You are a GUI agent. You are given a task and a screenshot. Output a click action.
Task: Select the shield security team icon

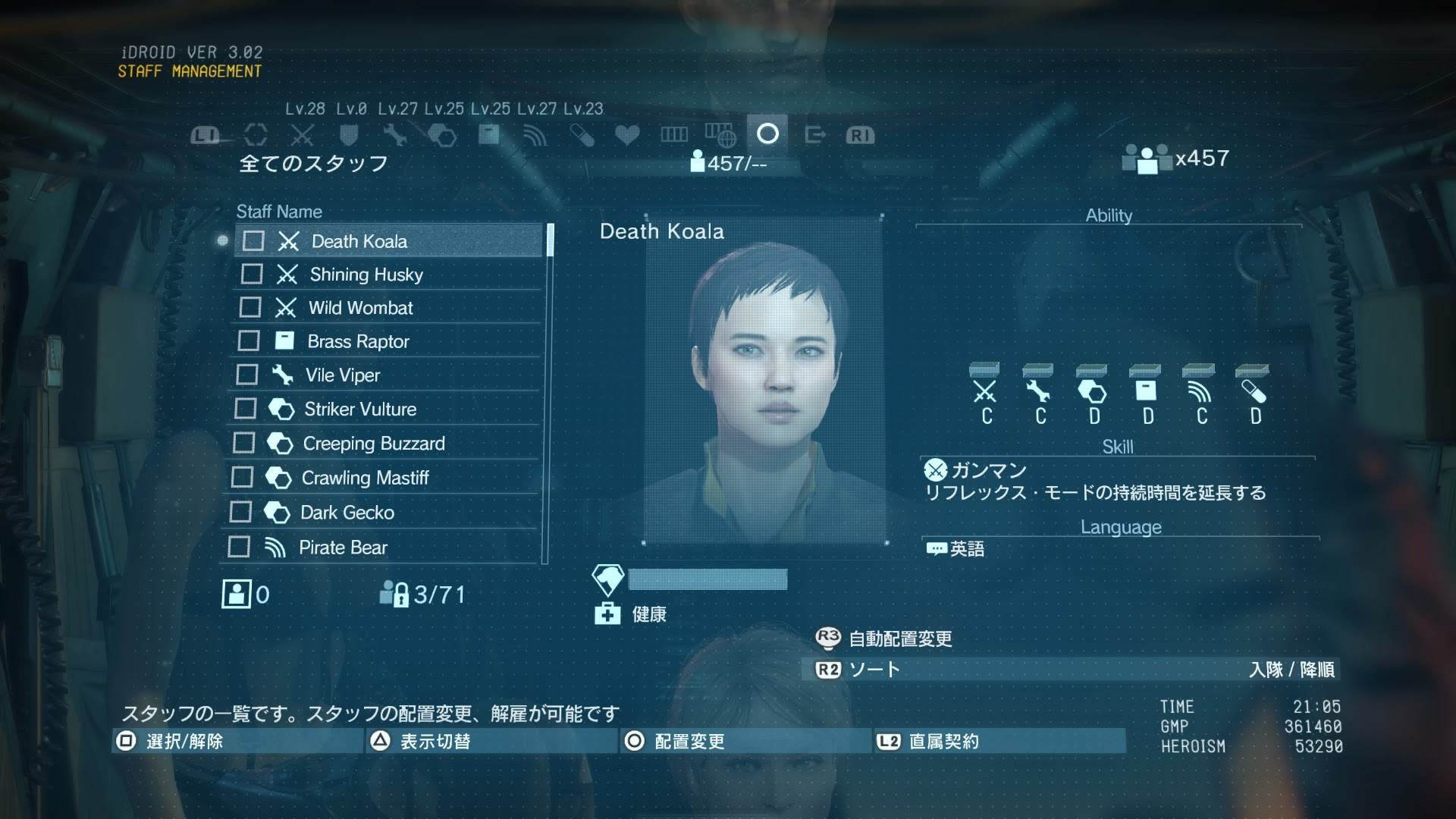(349, 134)
